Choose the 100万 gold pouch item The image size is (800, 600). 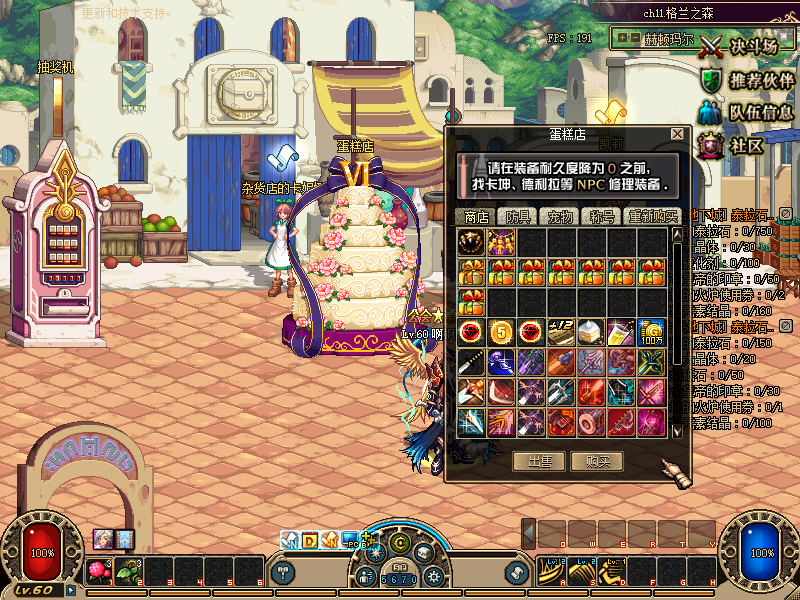tap(651, 331)
